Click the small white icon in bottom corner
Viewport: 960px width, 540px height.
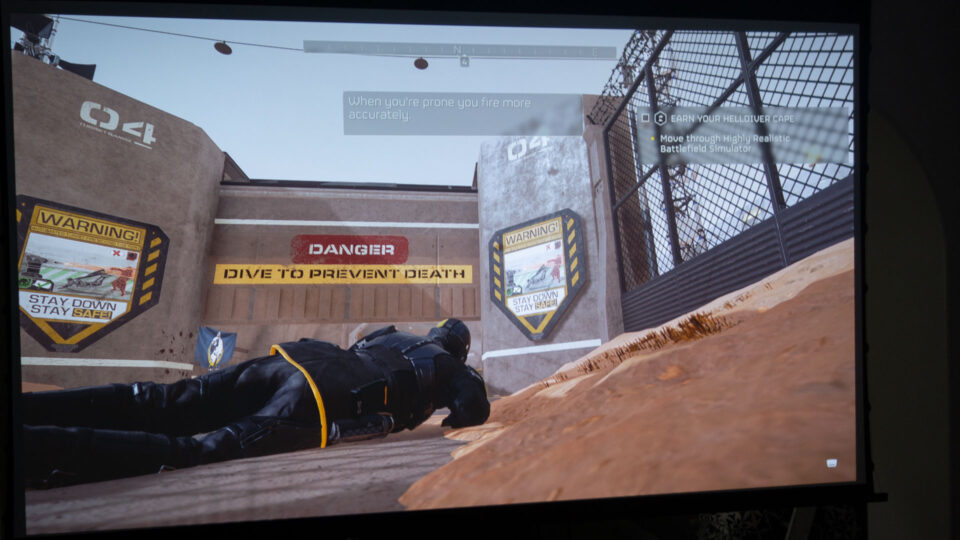831,463
